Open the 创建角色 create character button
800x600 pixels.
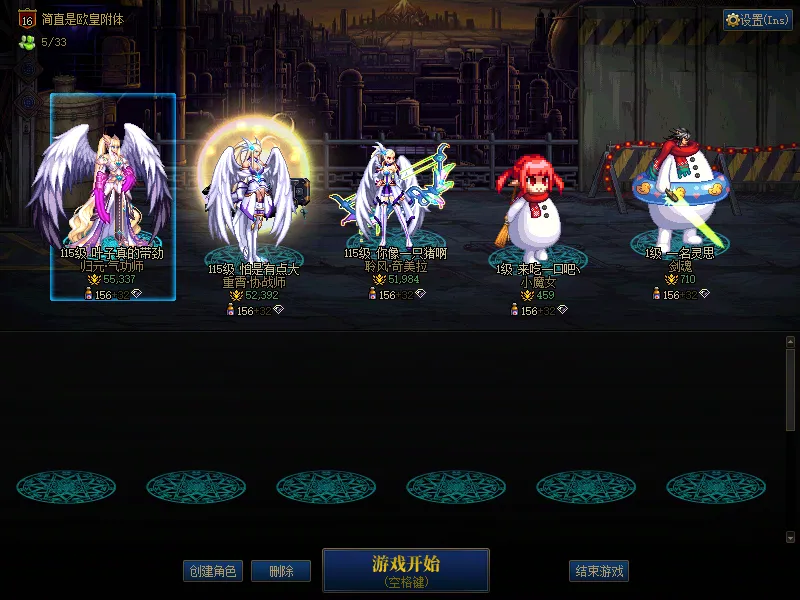(x=212, y=571)
